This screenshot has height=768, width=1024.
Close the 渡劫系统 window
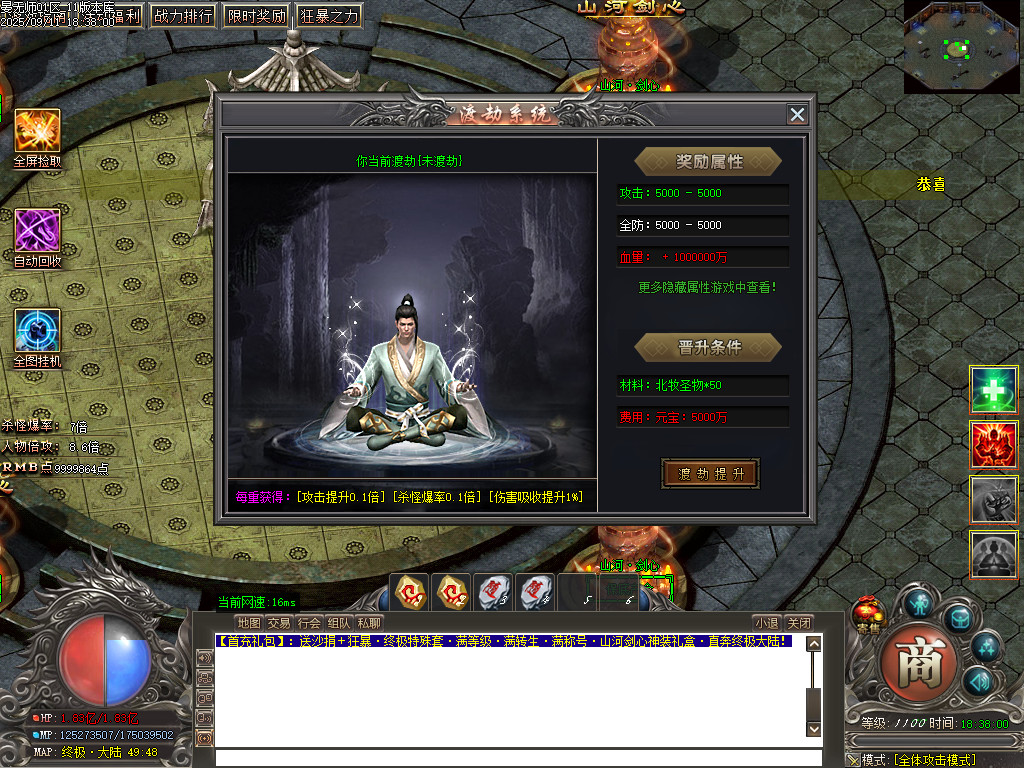pyautogui.click(x=797, y=114)
